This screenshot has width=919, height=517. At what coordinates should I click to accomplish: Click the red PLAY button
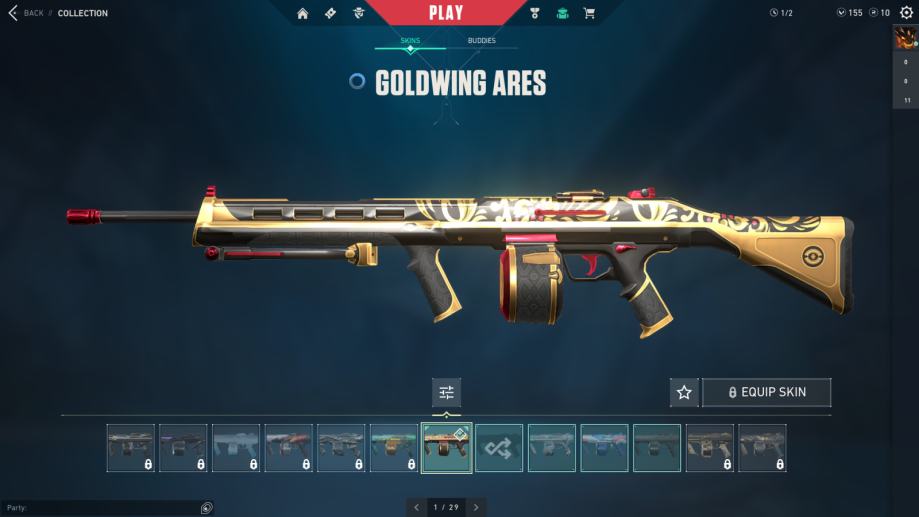pos(446,13)
